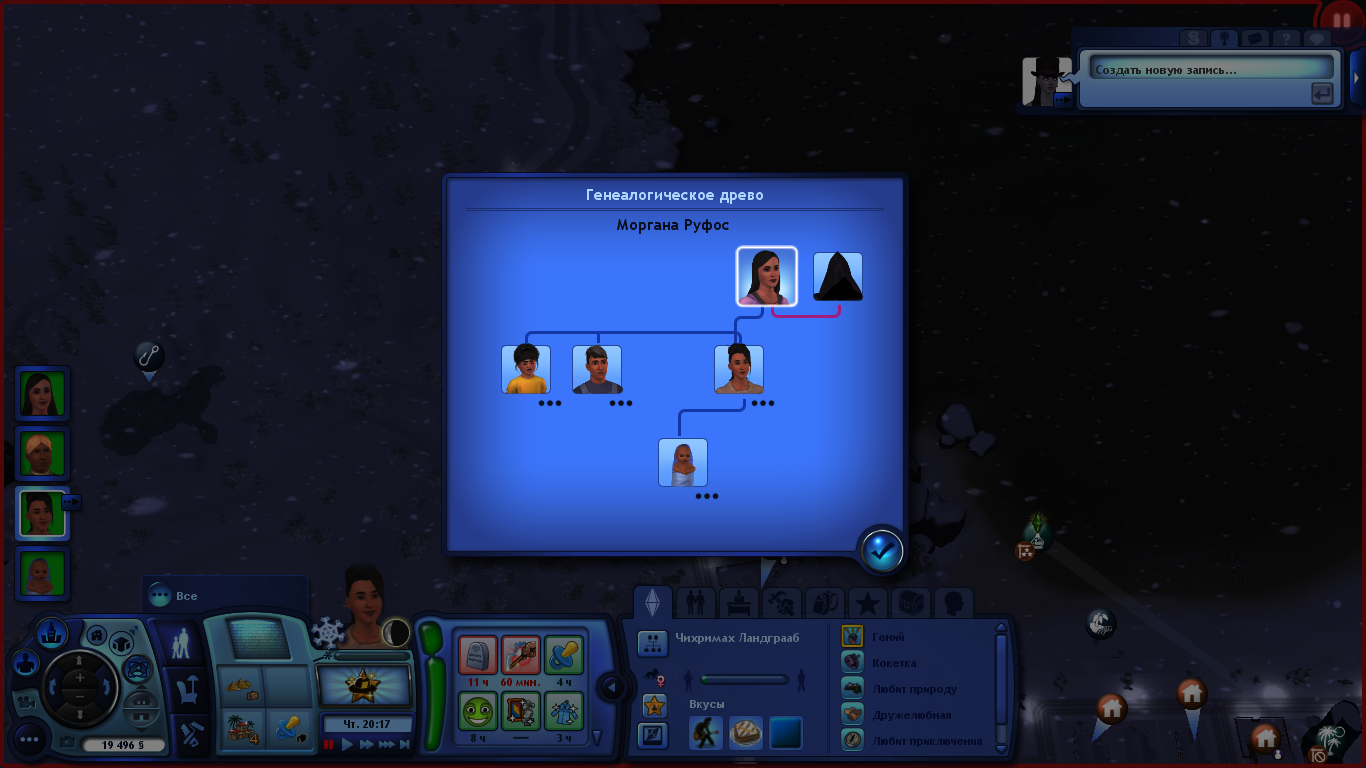1366x768 pixels.
Task: Click the 'Создать новую запись' text field
Action: [x=1211, y=69]
